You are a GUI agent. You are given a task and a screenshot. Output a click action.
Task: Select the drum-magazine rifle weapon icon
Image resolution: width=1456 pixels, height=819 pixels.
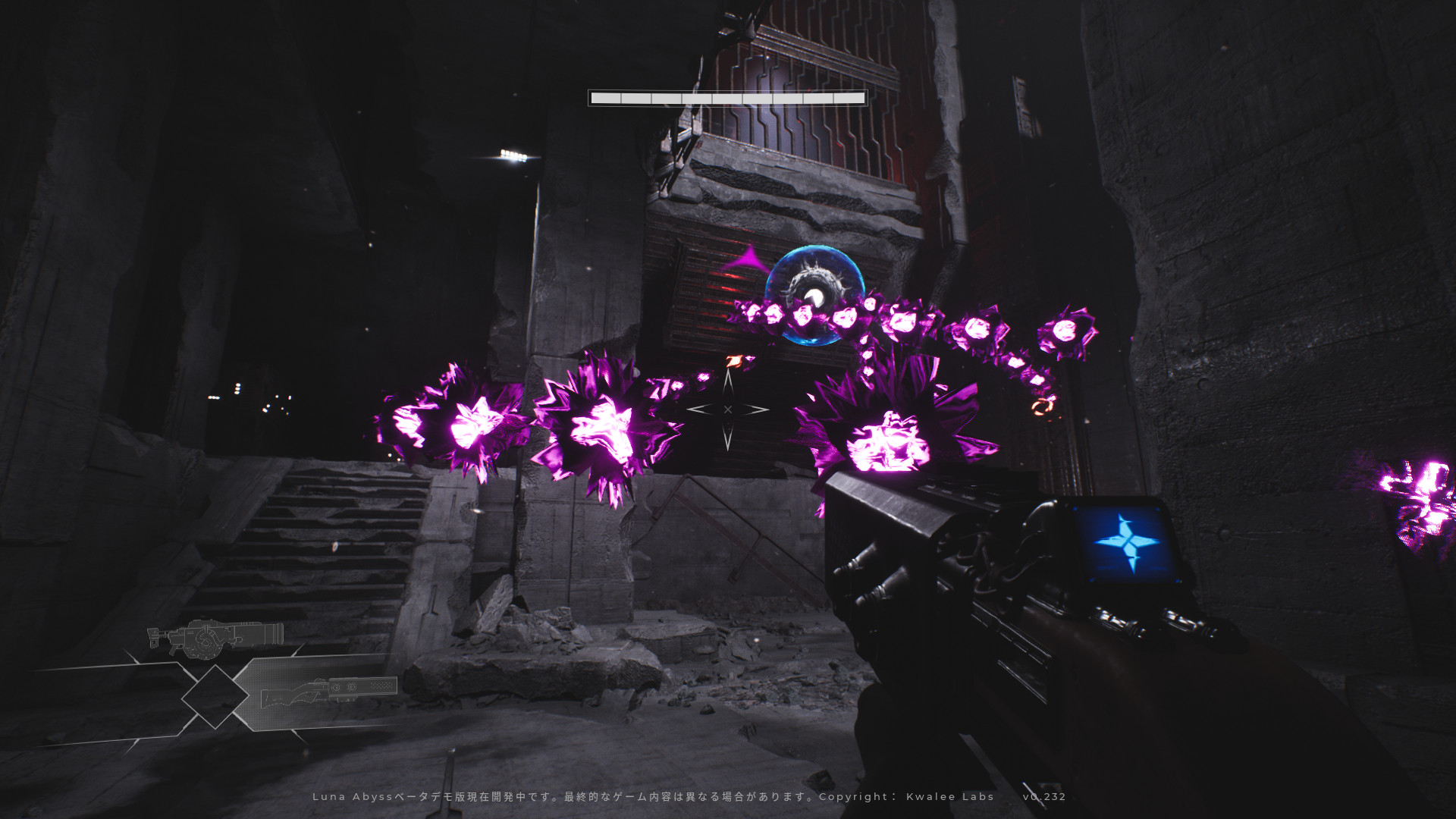tap(215, 637)
